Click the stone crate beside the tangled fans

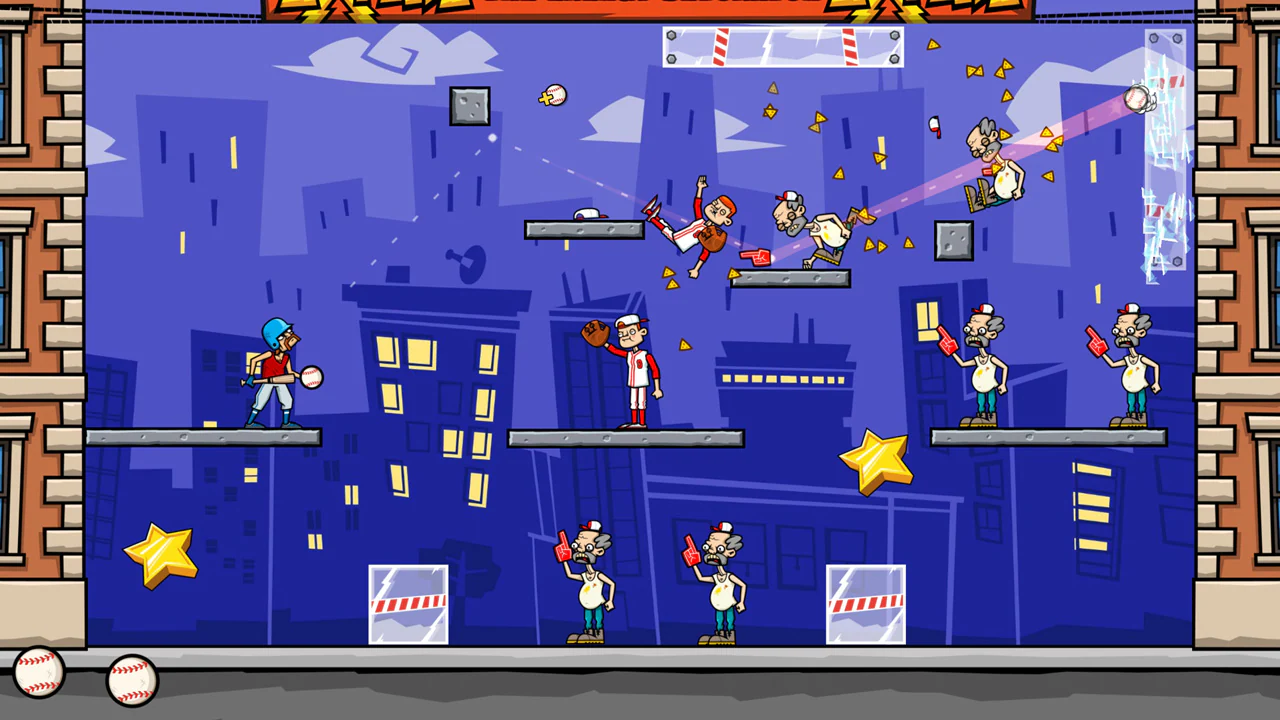(x=952, y=240)
